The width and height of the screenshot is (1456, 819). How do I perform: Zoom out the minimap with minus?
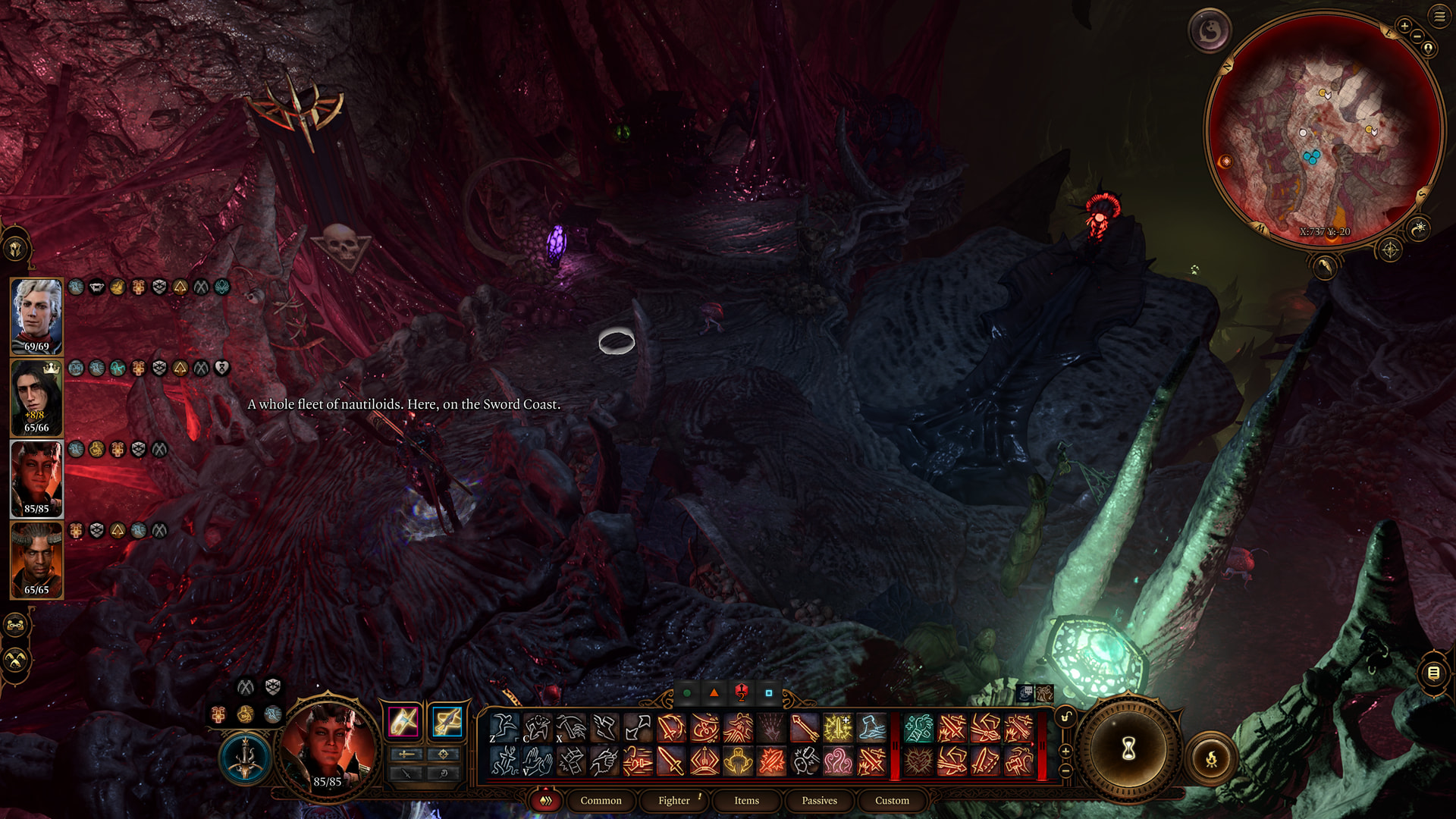[1417, 36]
